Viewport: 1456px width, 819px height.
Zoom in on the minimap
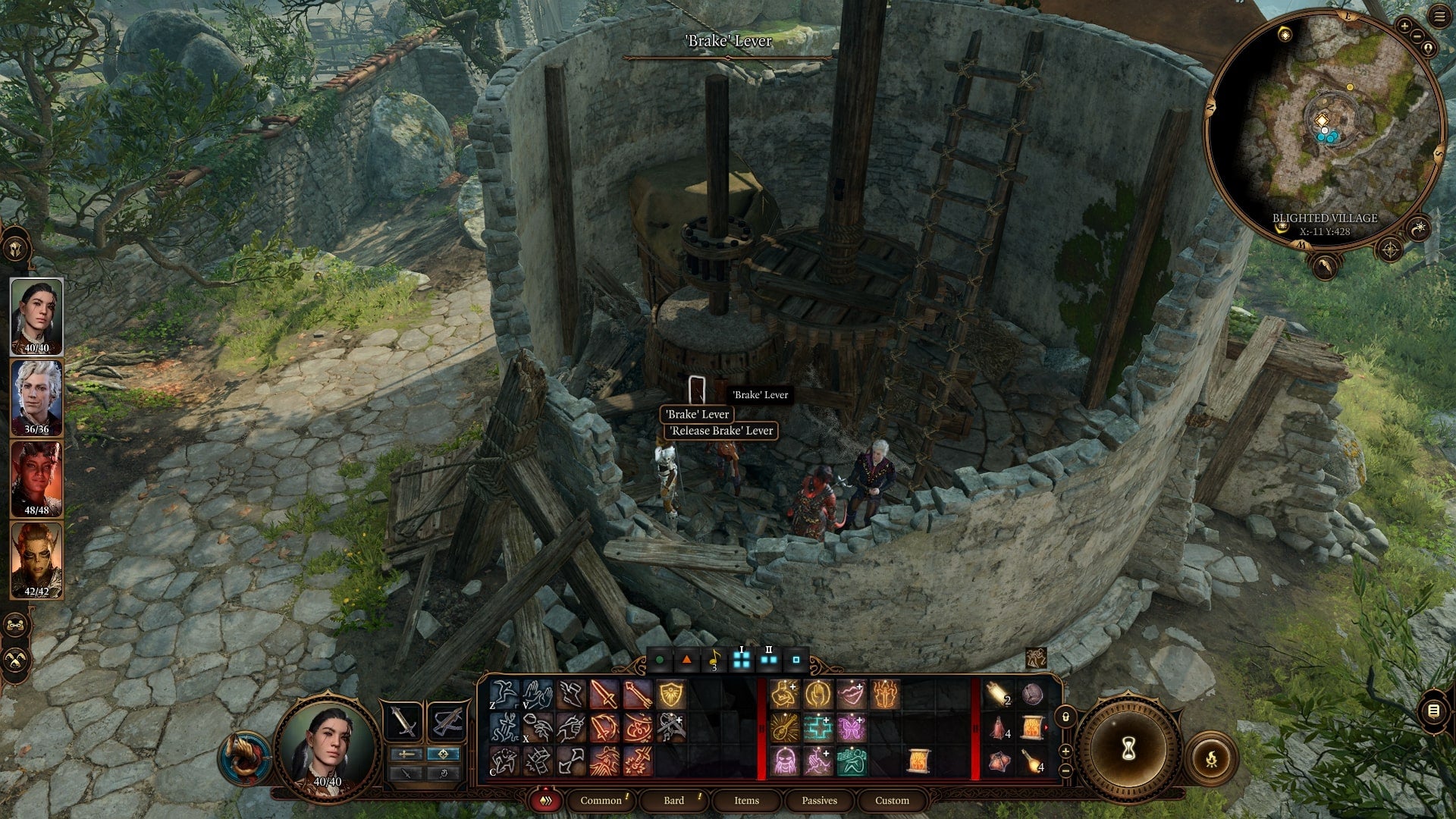tap(1404, 27)
